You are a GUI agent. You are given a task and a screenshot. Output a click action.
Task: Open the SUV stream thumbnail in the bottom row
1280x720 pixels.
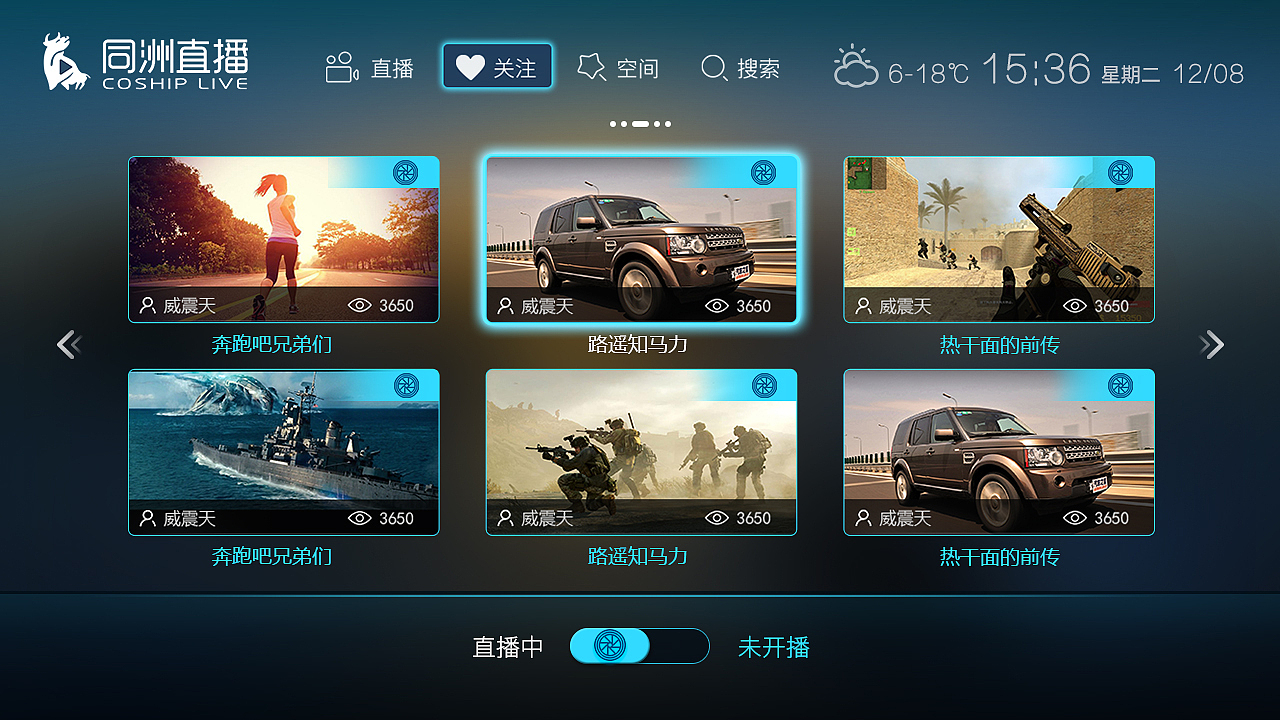pyautogui.click(x=999, y=450)
